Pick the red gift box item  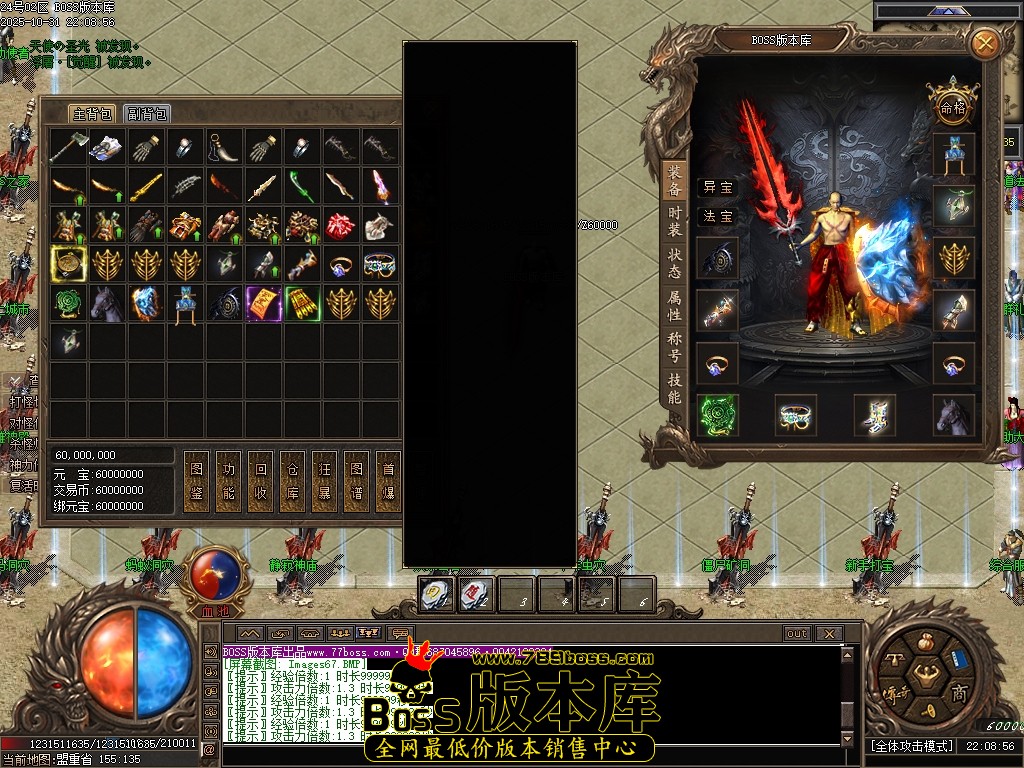[x=340, y=225]
